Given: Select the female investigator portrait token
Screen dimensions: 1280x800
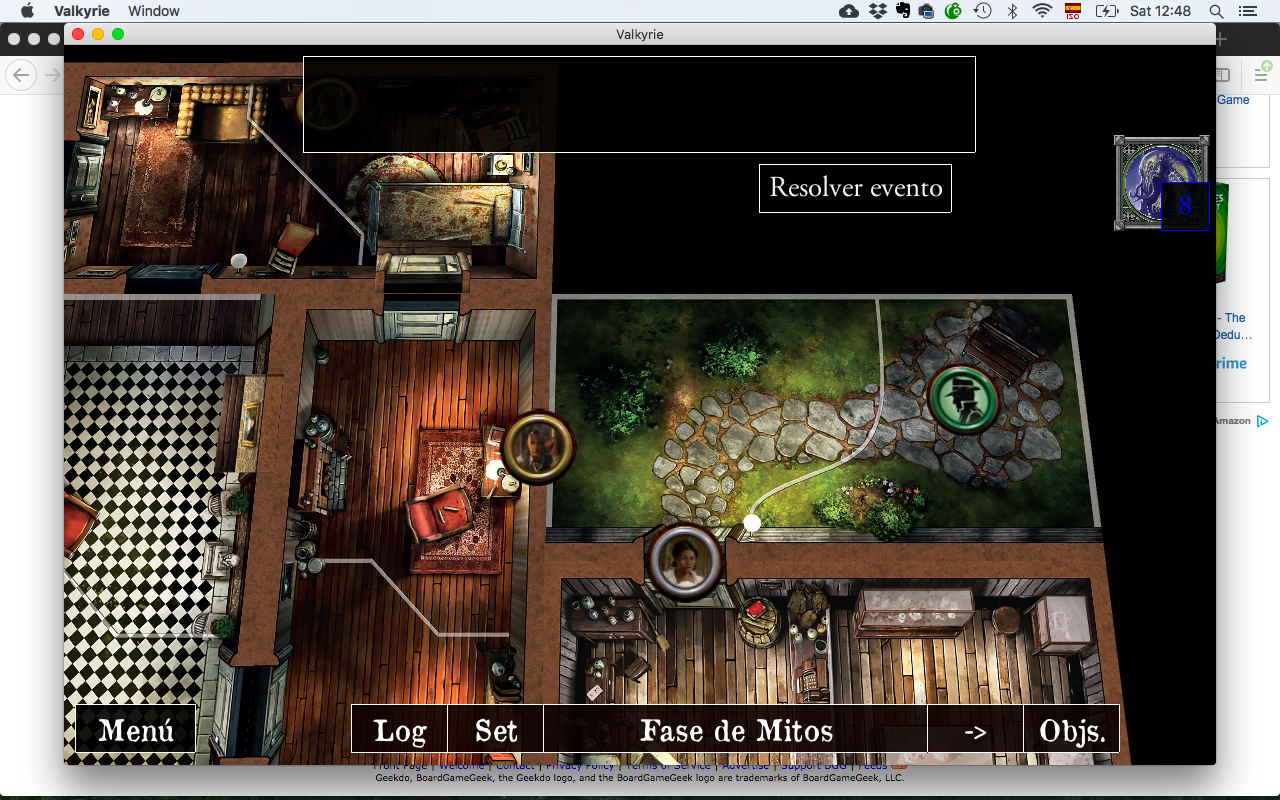Looking at the screenshot, I should click(685, 560).
